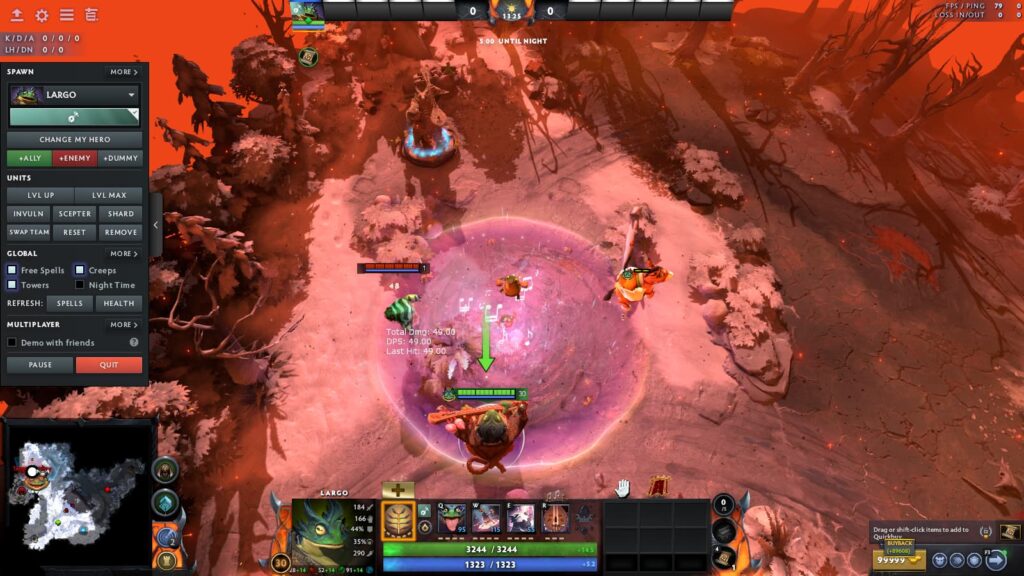The width and height of the screenshot is (1024, 576).
Task: Add a target dummy with +Dummy
Action: [x=120, y=158]
